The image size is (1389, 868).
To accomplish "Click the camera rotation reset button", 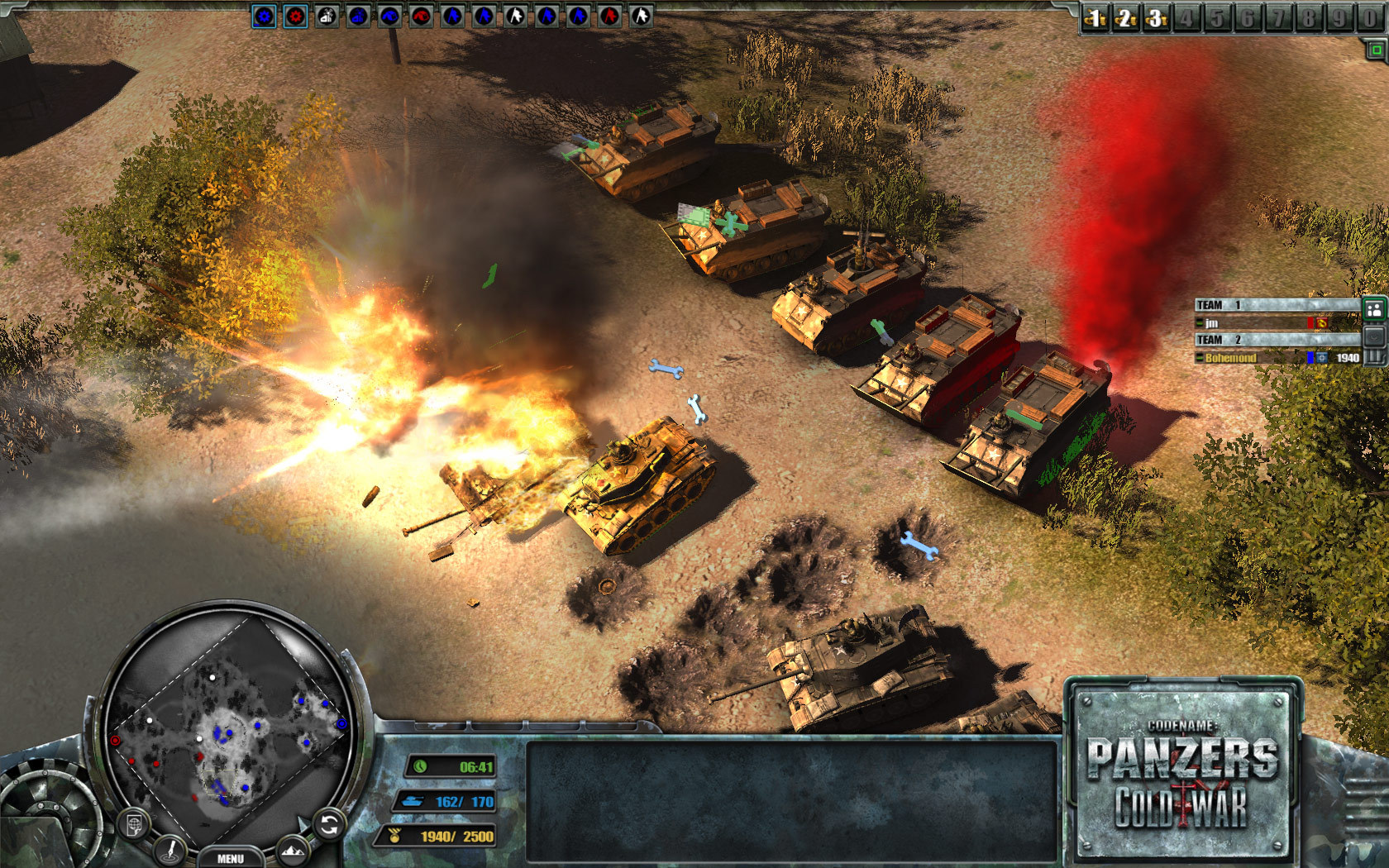I will point(329,823).
